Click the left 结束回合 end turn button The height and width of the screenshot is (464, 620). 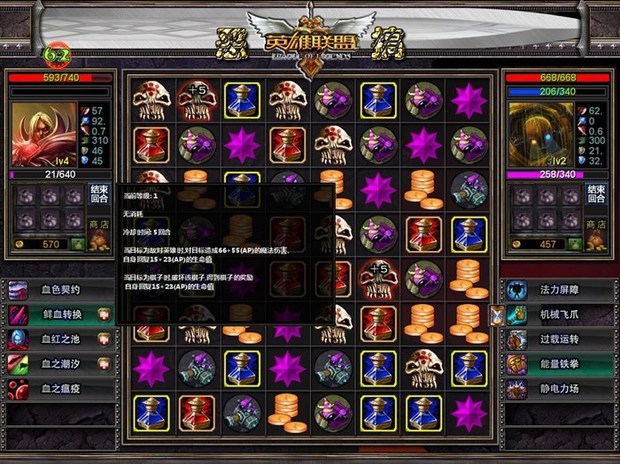(99, 193)
